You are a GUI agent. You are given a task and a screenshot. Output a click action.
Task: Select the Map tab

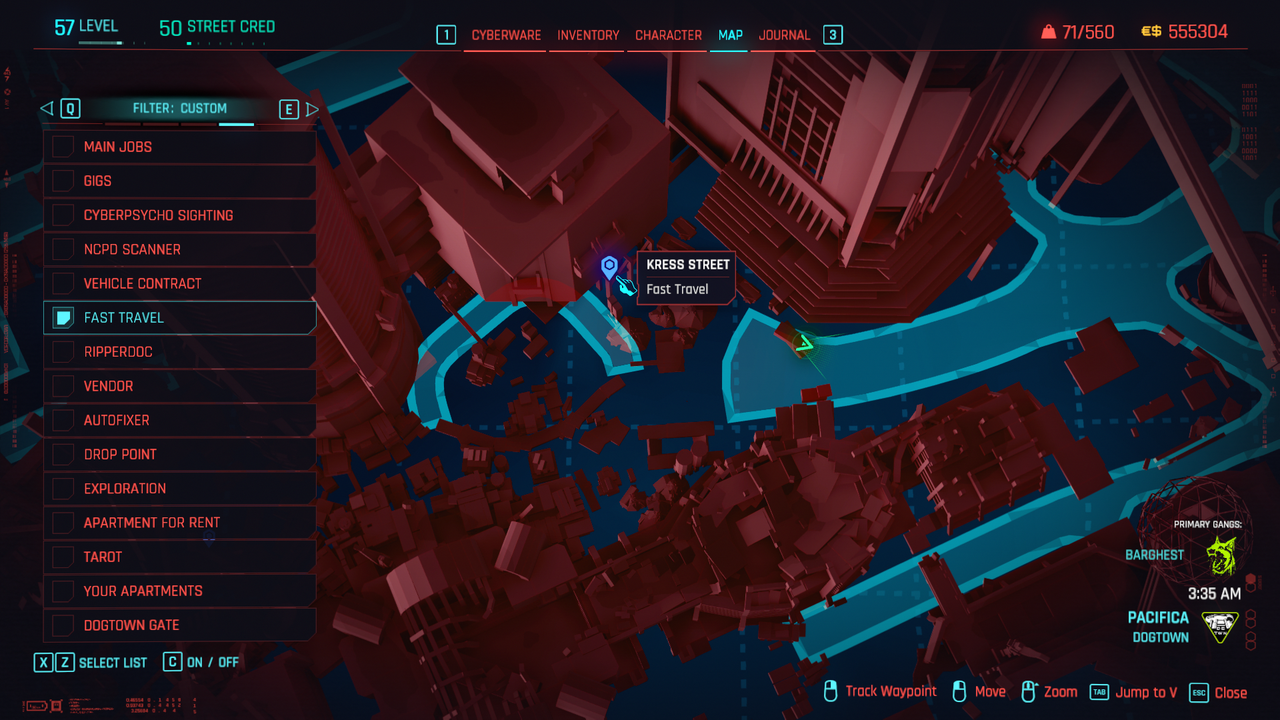730,35
